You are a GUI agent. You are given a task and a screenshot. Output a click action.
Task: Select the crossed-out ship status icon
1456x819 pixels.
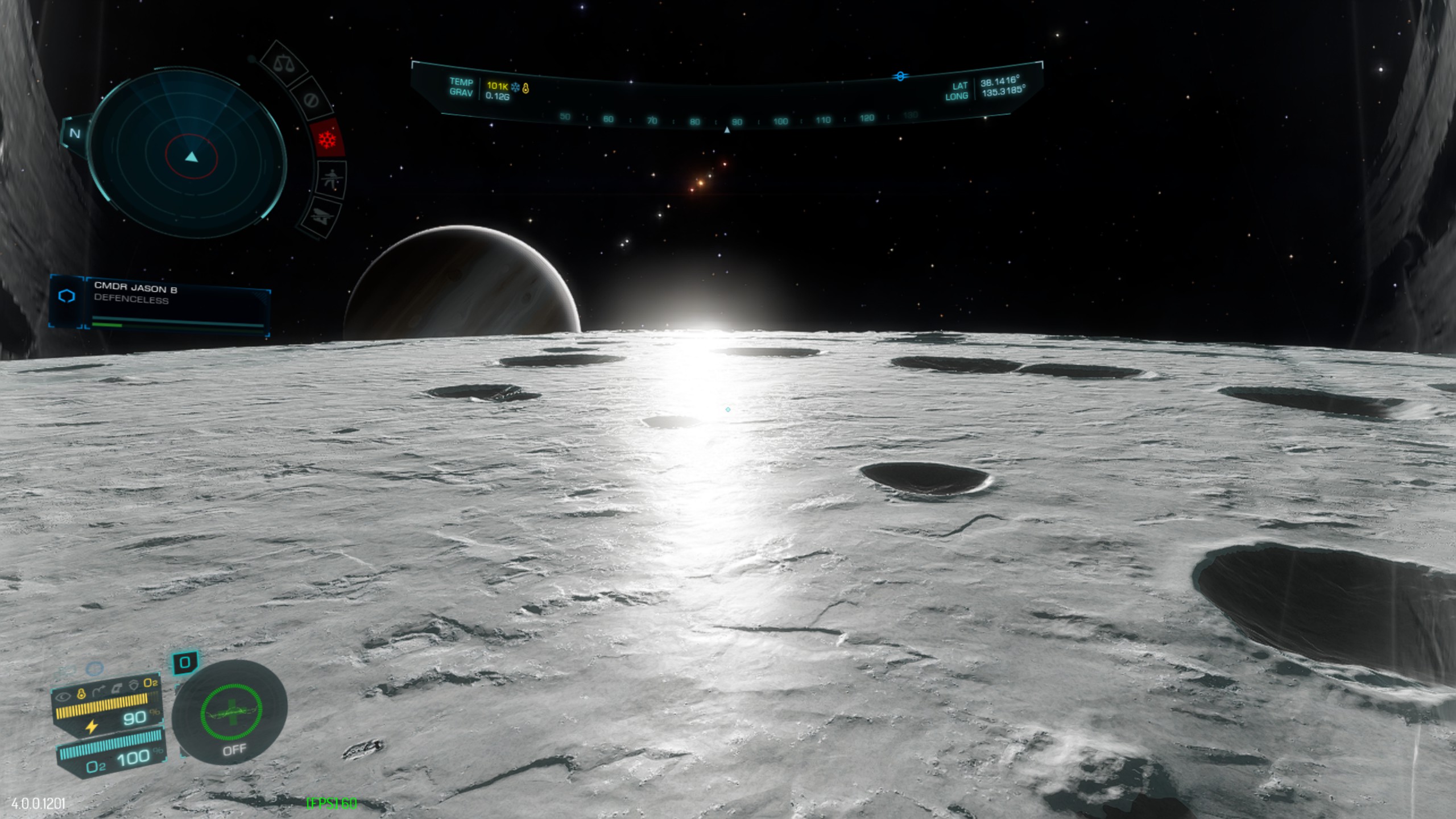[321, 216]
